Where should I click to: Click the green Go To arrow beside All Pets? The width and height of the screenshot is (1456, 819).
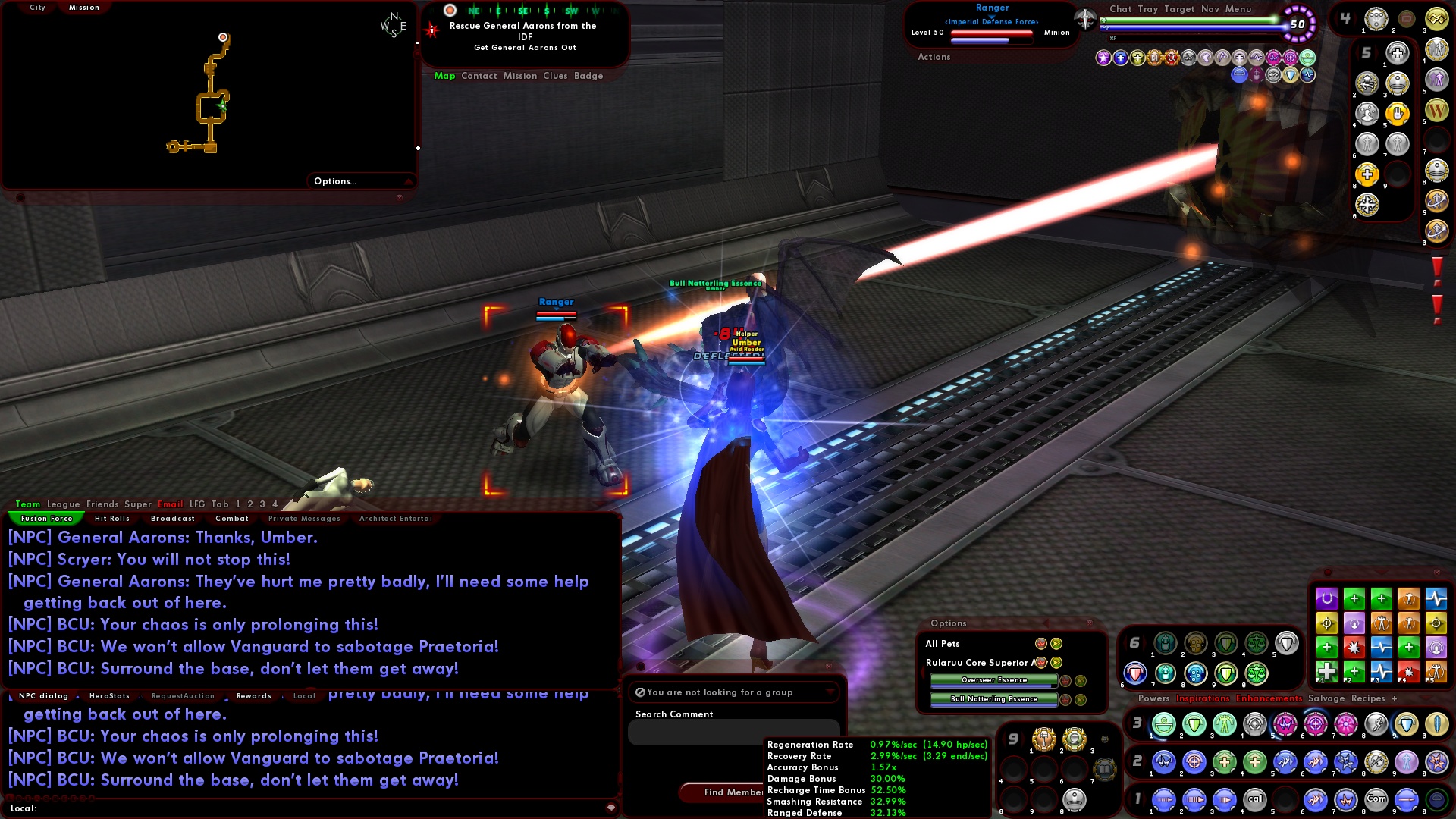click(x=1057, y=644)
